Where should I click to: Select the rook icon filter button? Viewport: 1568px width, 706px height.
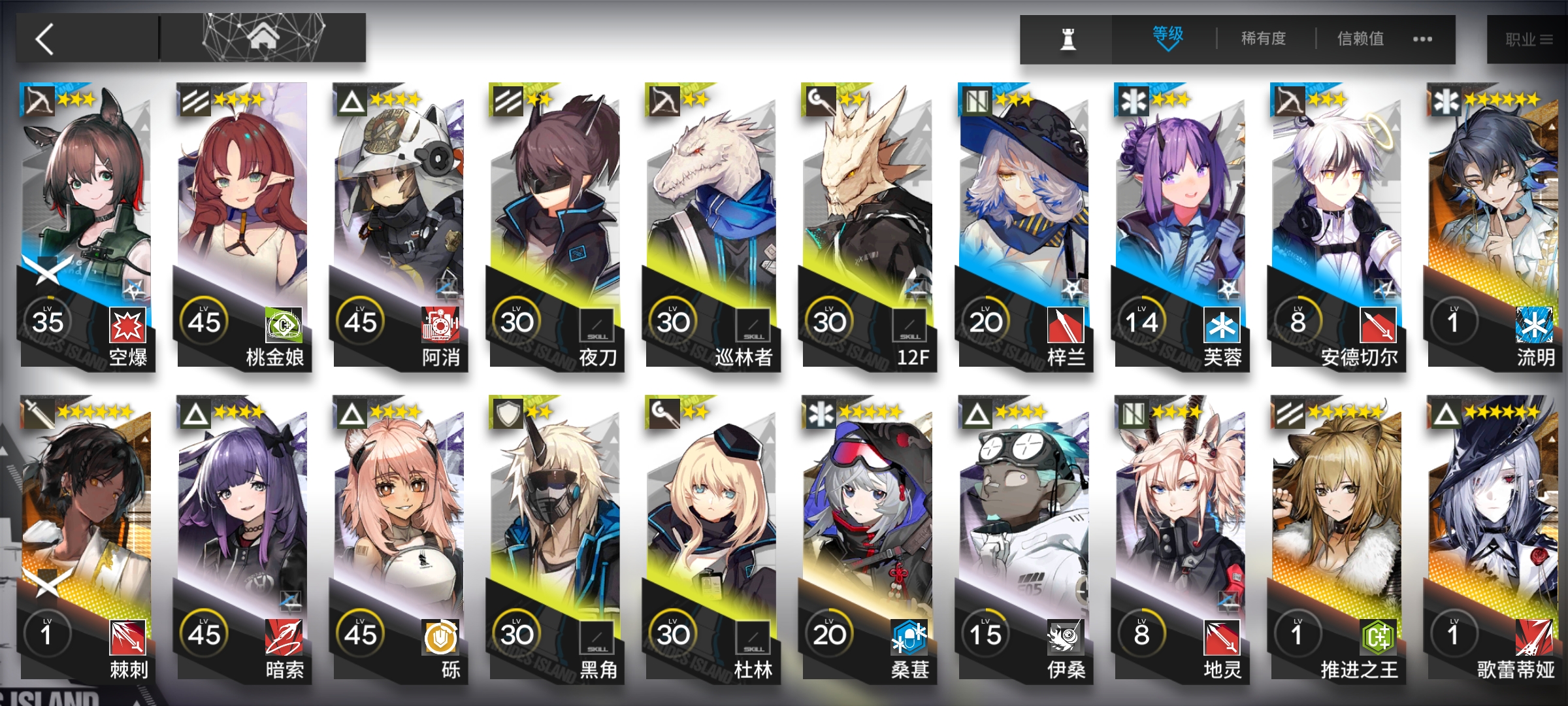(x=1068, y=40)
